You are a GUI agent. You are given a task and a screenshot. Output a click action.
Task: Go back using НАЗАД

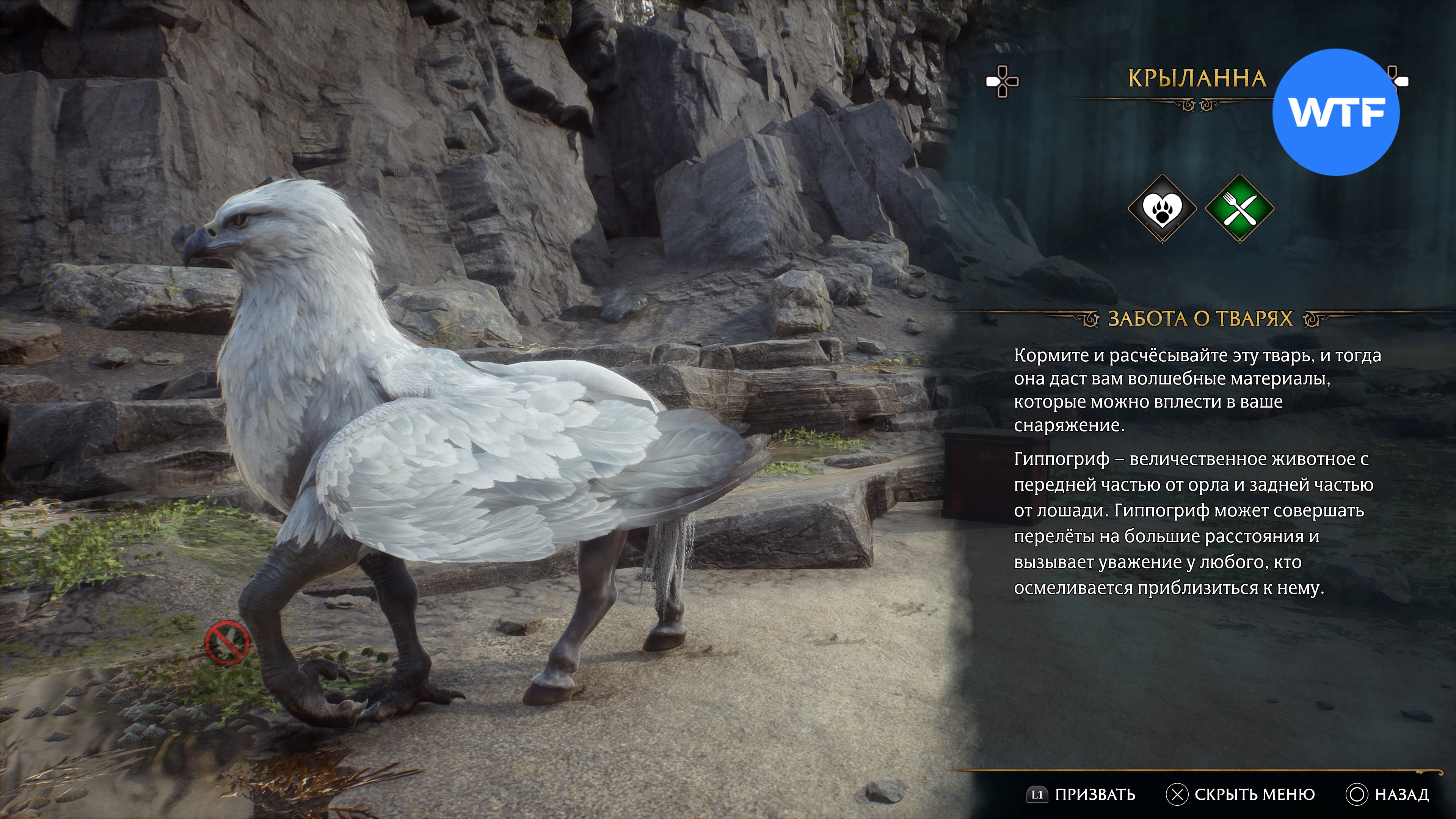[1388, 795]
